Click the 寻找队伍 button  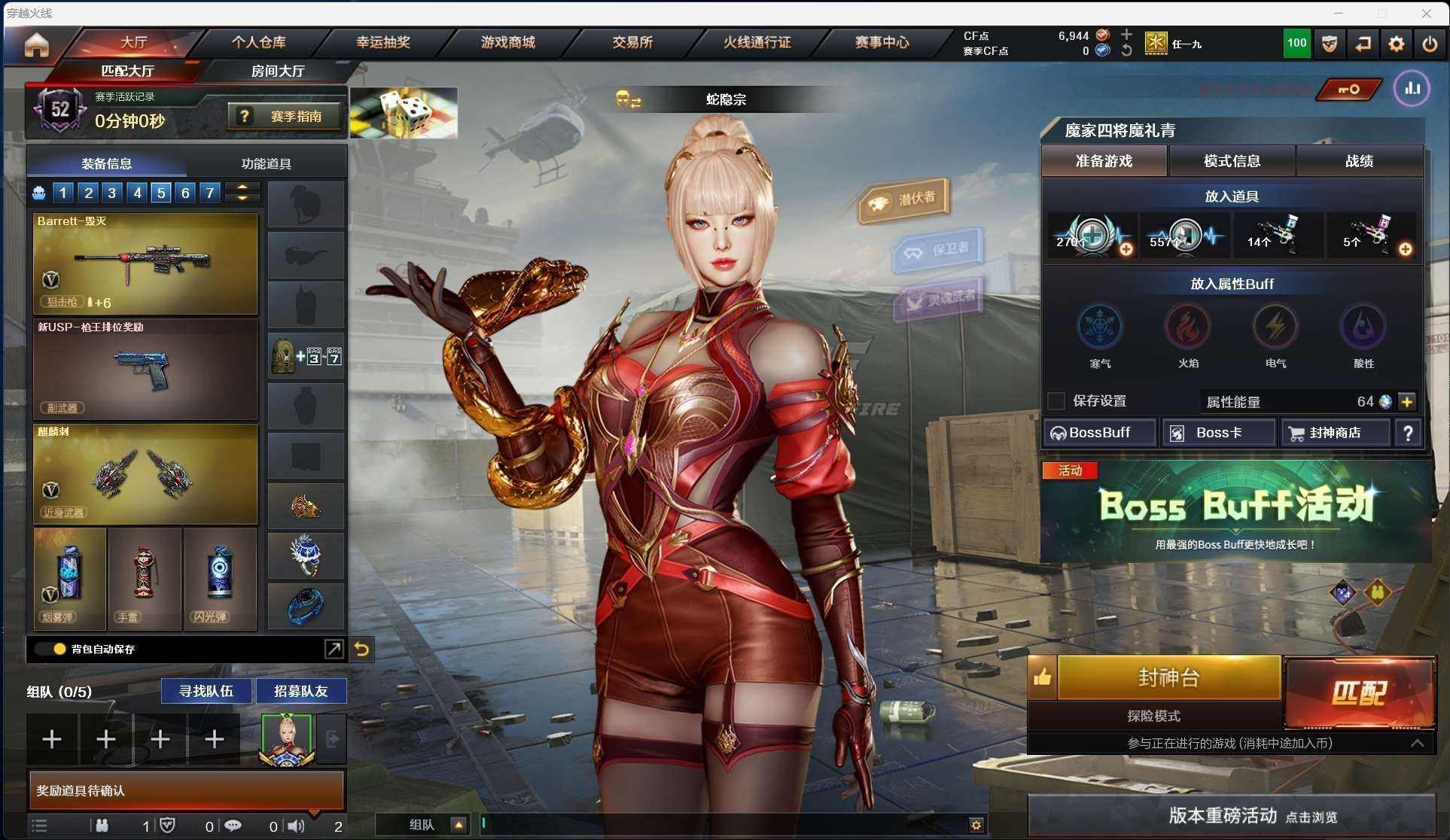pos(206,691)
